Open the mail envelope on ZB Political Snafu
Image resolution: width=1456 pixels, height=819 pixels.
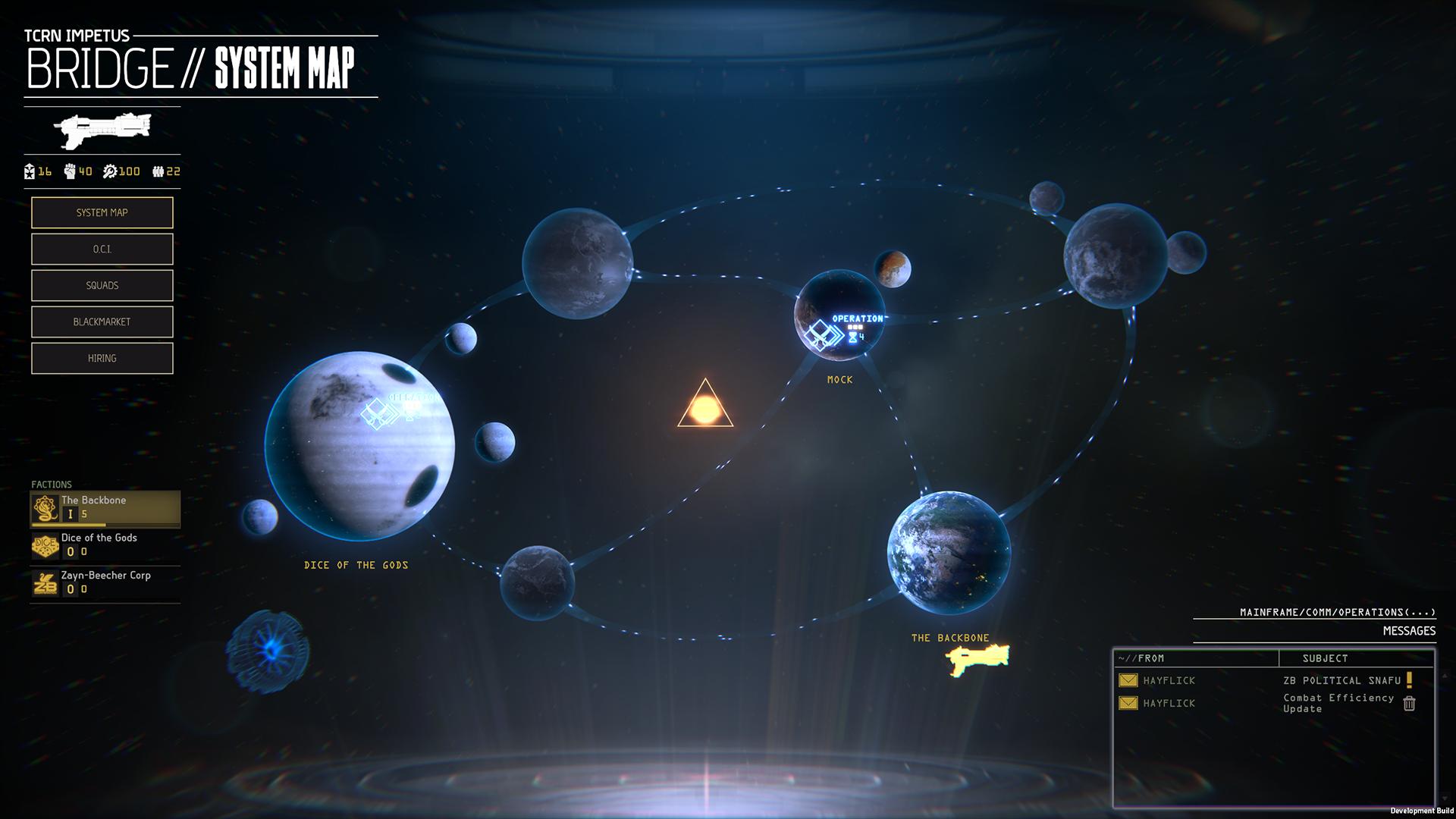click(x=1127, y=680)
